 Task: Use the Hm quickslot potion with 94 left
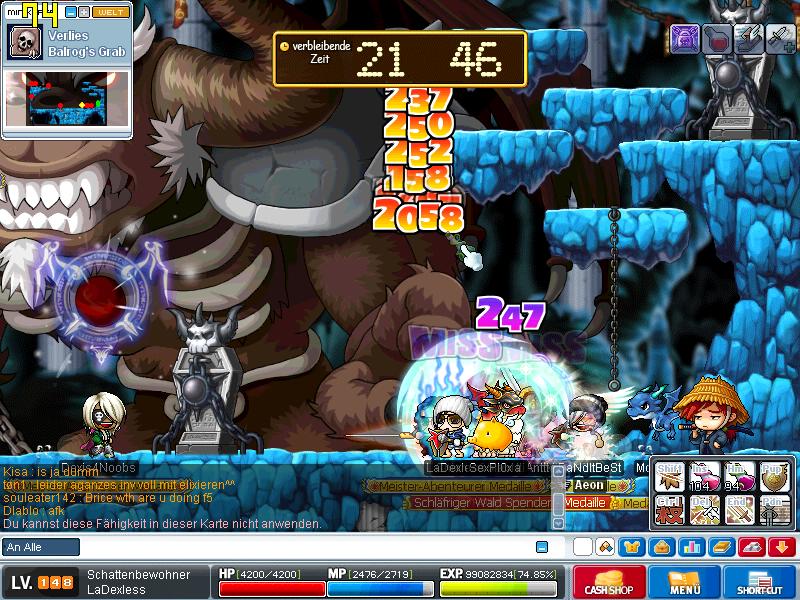(737, 479)
